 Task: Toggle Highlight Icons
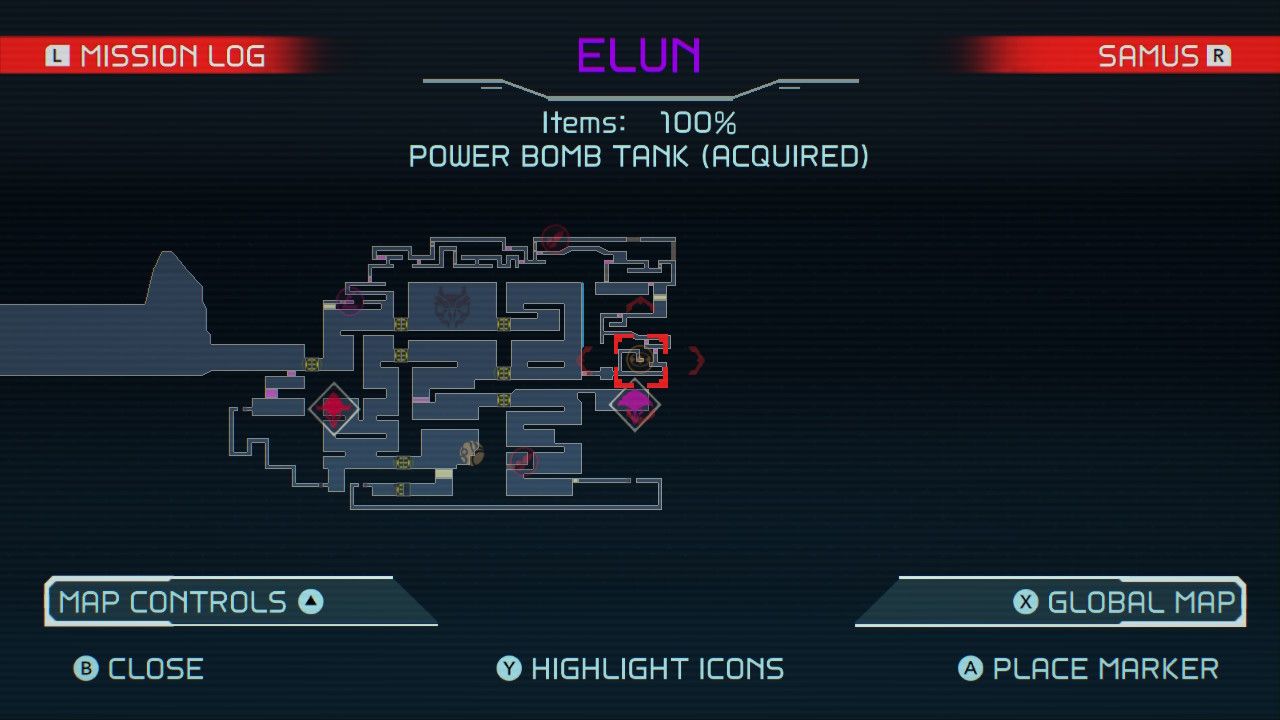tap(640, 668)
